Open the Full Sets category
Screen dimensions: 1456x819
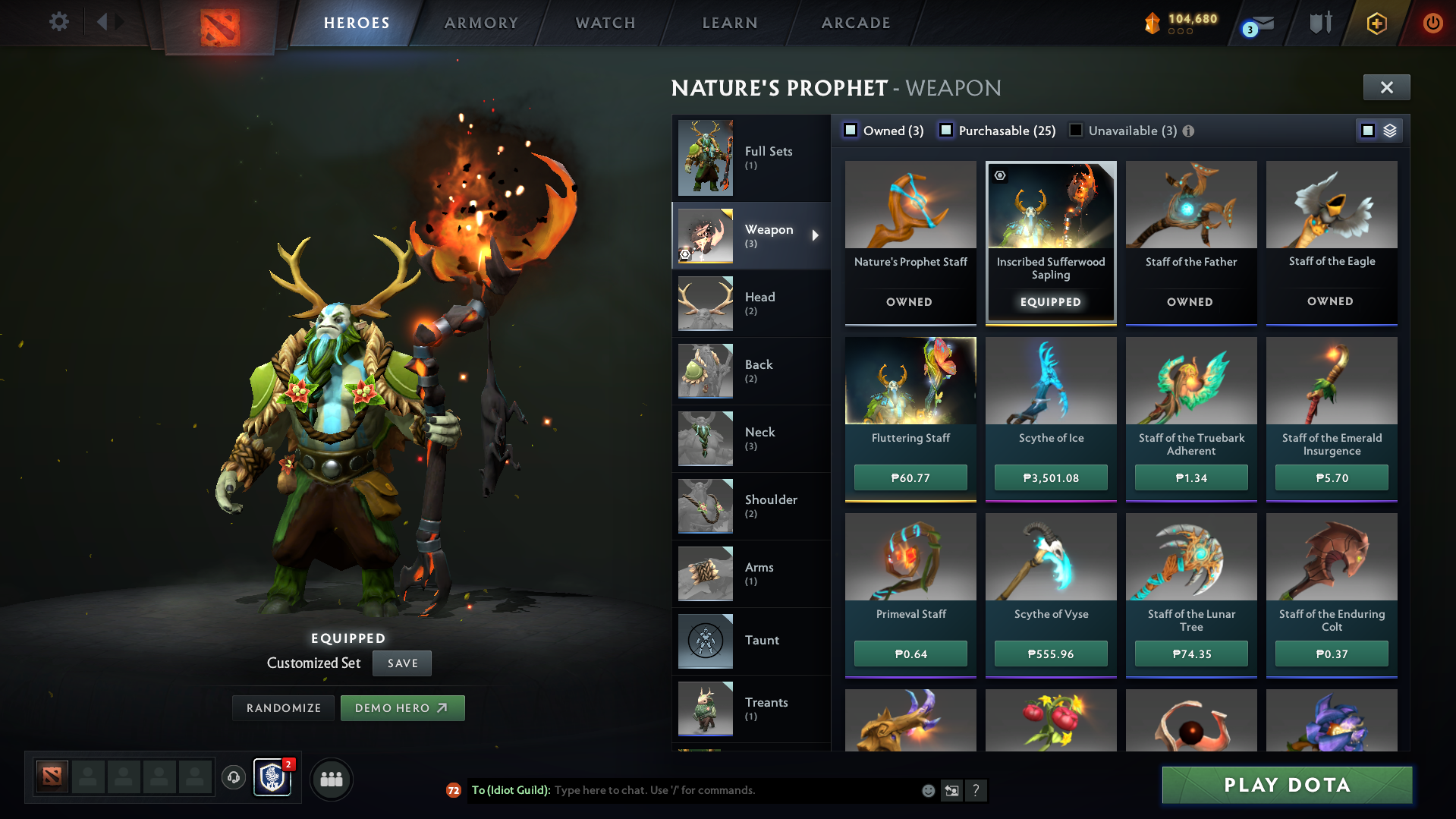tap(751, 158)
